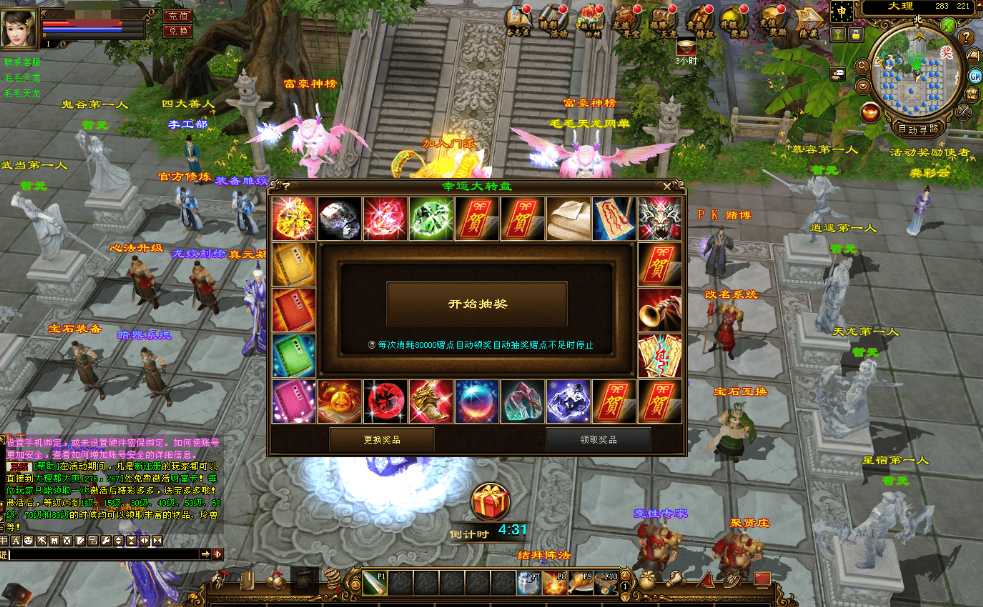Select the golden dragon boot prize slot
983x607 pixels.
[430, 401]
